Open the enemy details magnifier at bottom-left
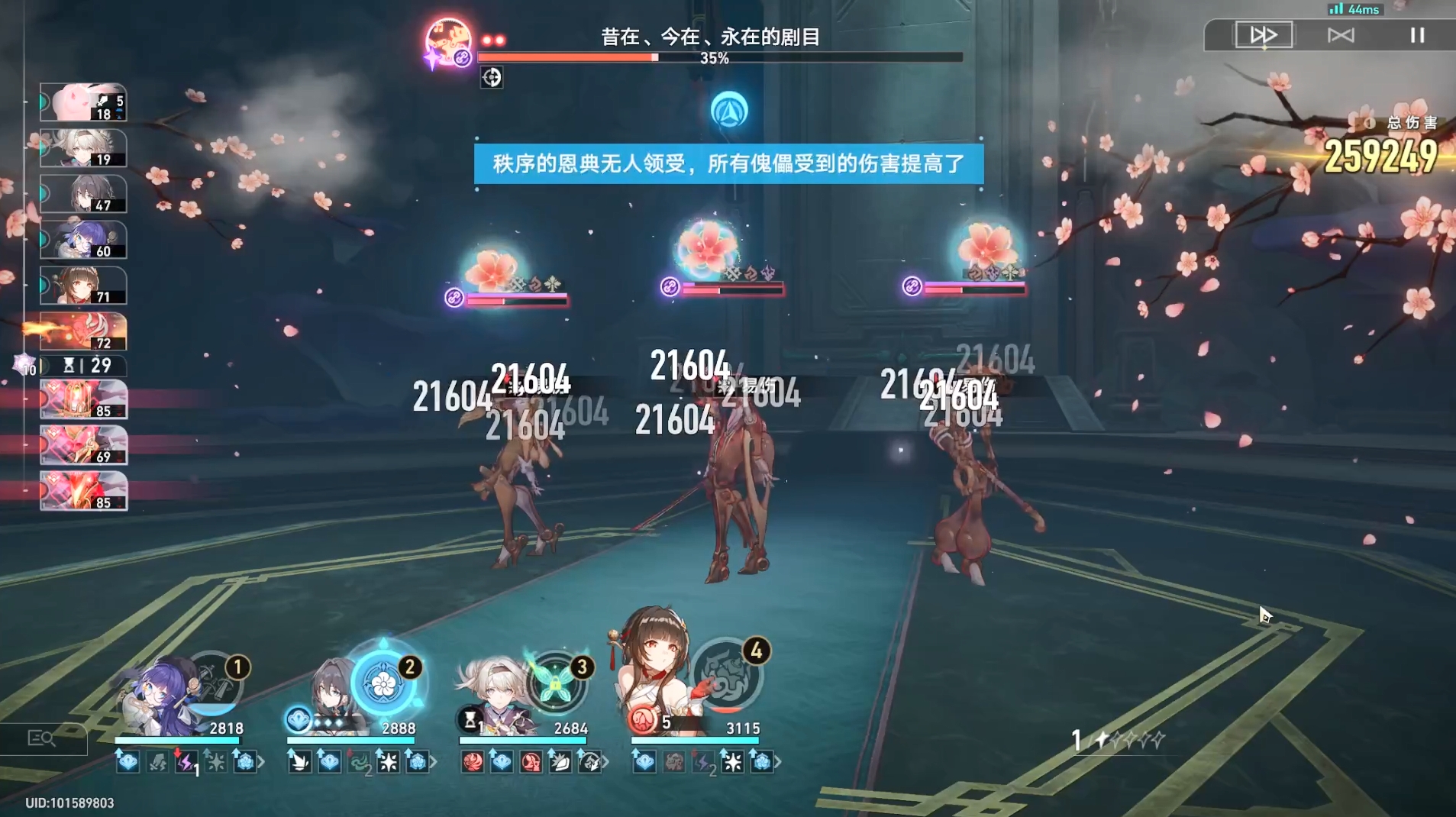The width and height of the screenshot is (1456, 817). coord(44,738)
